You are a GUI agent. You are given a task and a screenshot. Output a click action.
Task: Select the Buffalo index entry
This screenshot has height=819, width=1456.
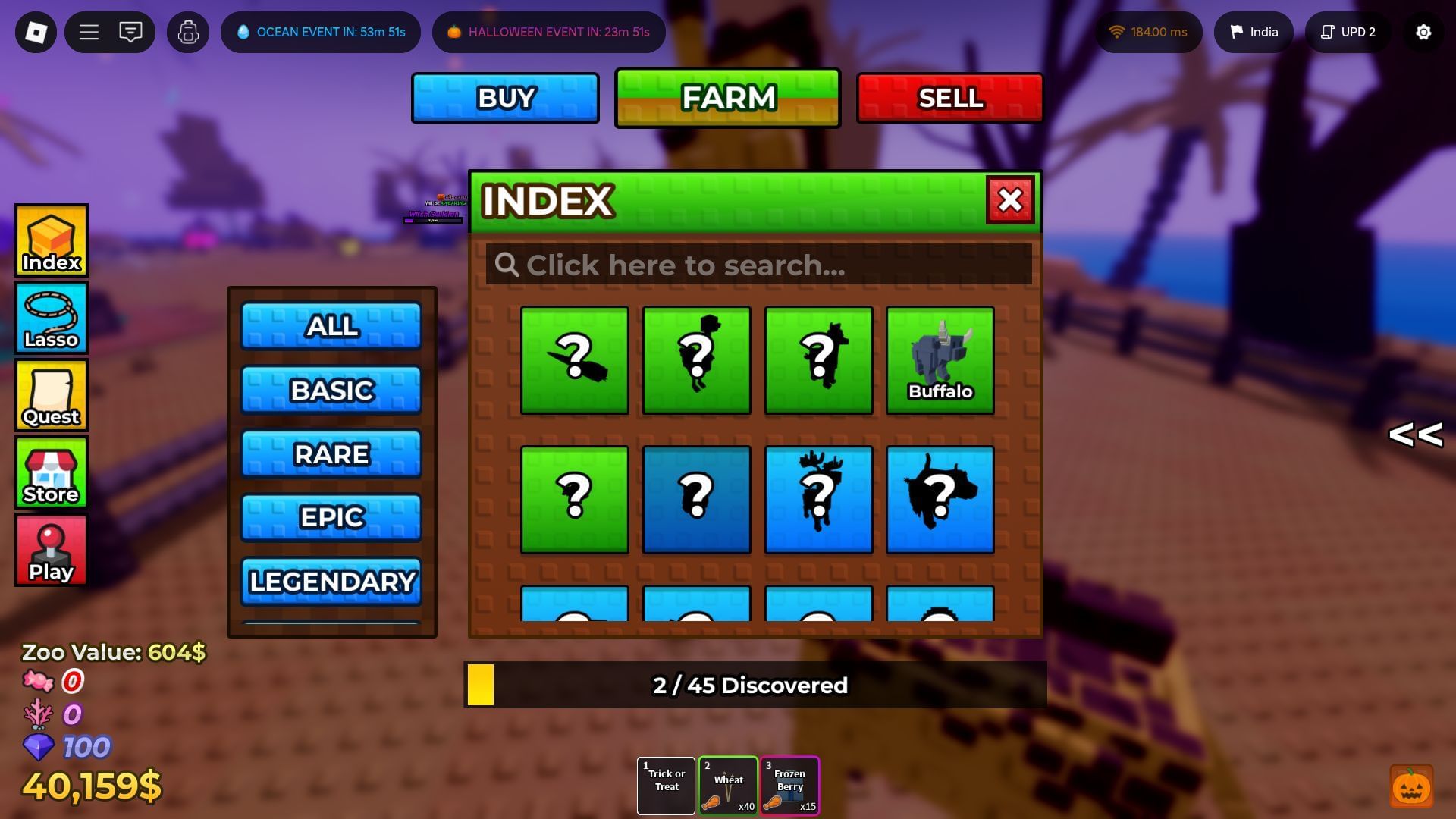click(940, 359)
